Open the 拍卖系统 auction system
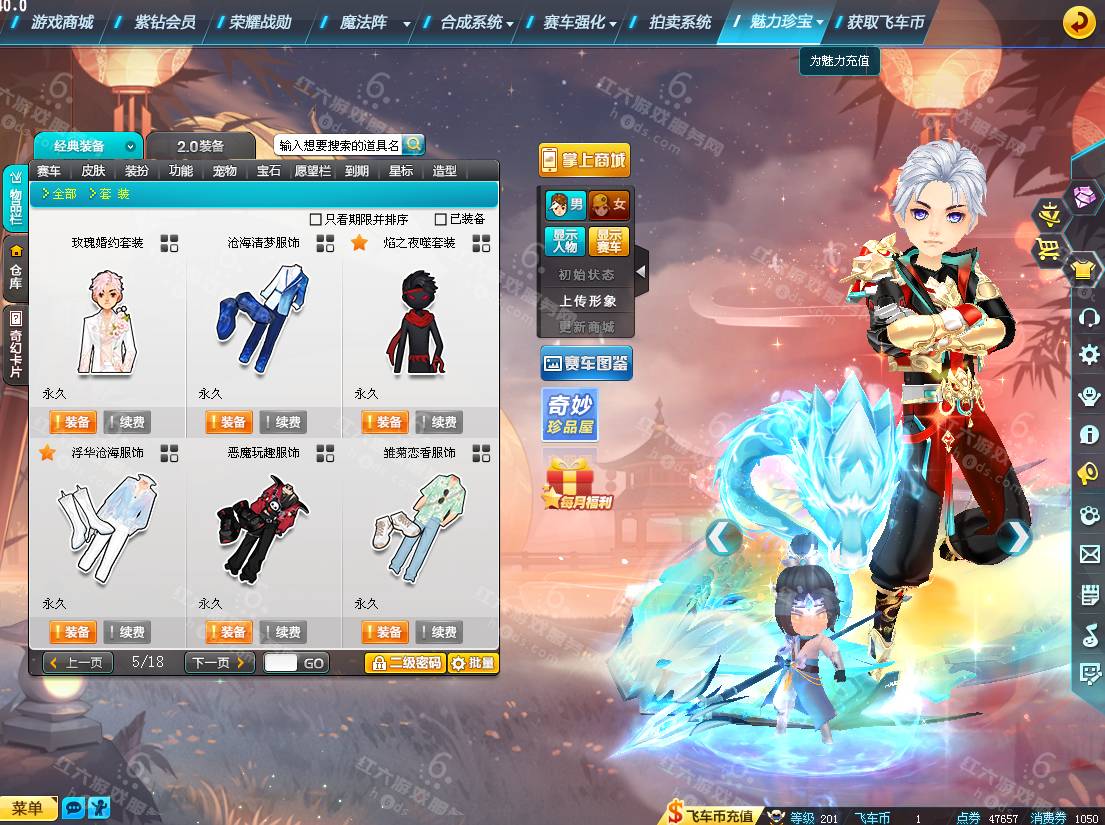Screen dimensions: 1105x825 click(680, 21)
